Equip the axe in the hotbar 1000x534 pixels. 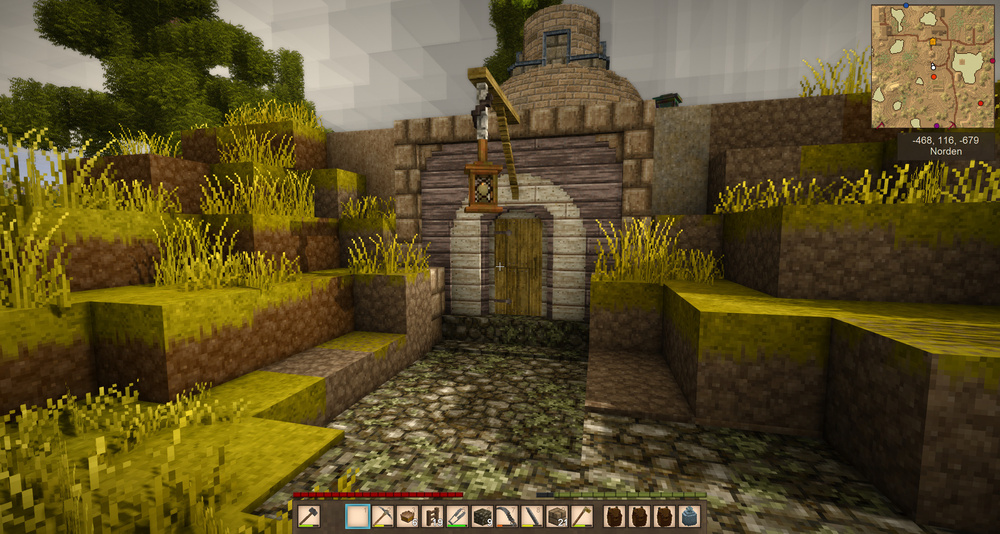[x=581, y=516]
